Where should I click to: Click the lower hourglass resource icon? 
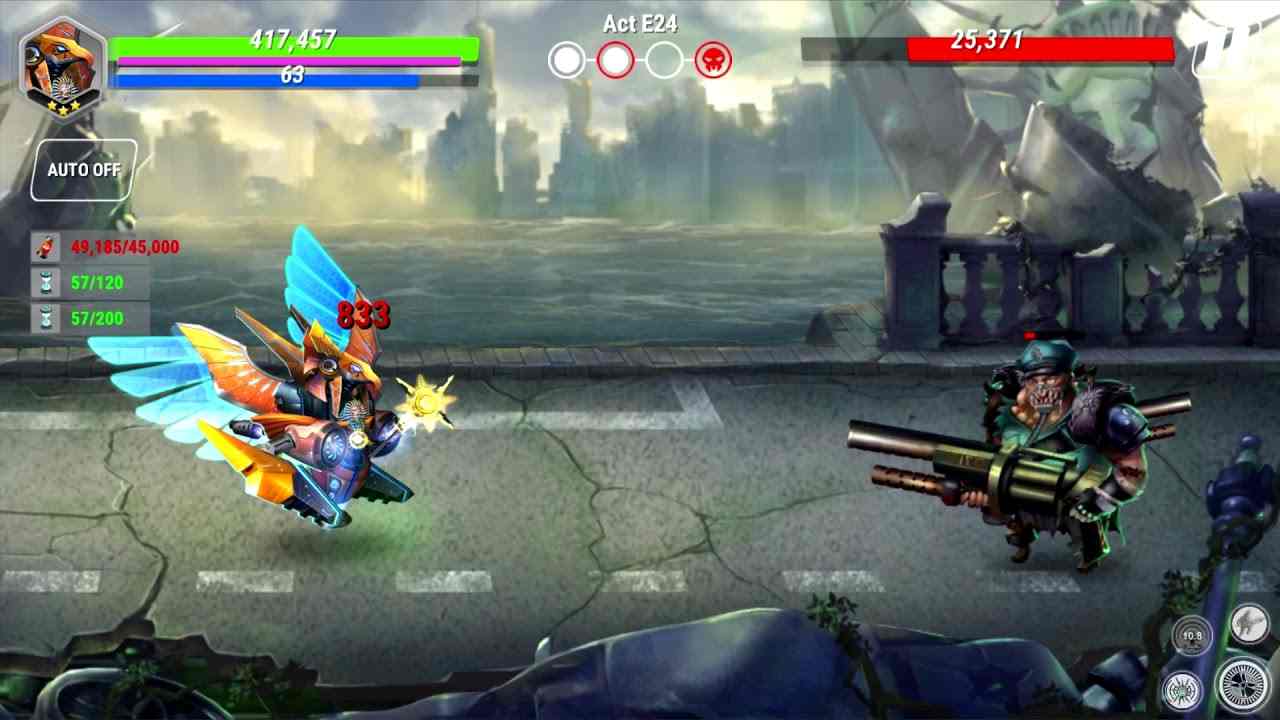44,319
